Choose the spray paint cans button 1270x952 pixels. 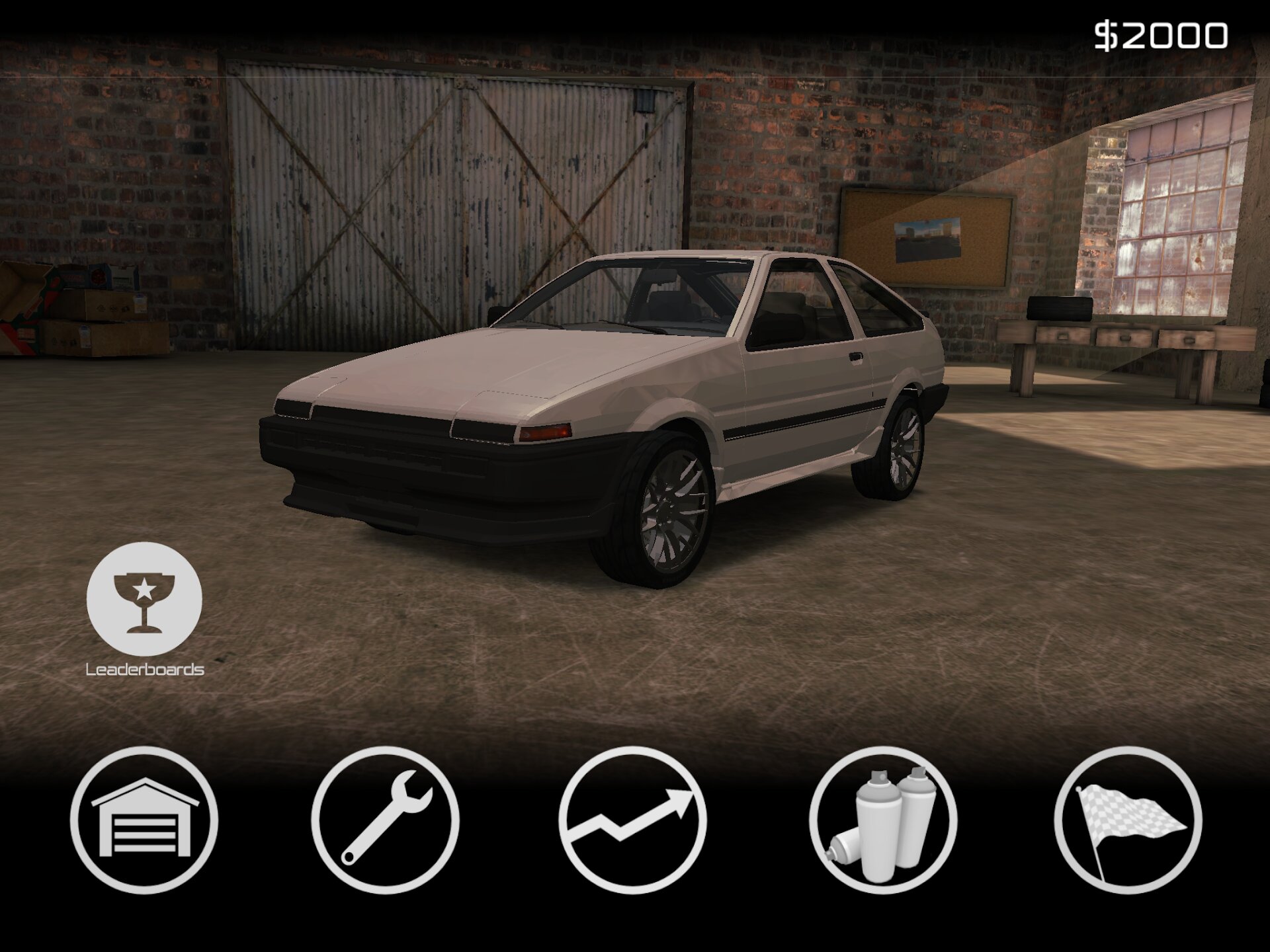coord(882,820)
